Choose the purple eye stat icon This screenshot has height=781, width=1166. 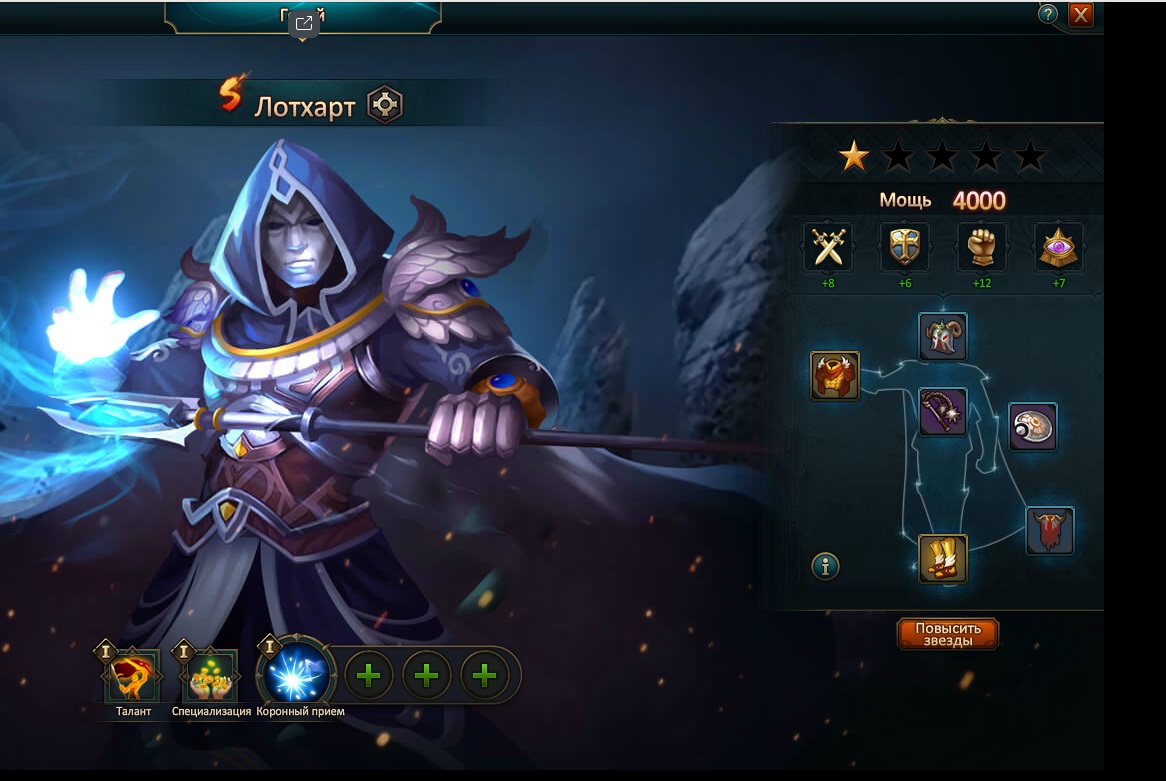1058,246
